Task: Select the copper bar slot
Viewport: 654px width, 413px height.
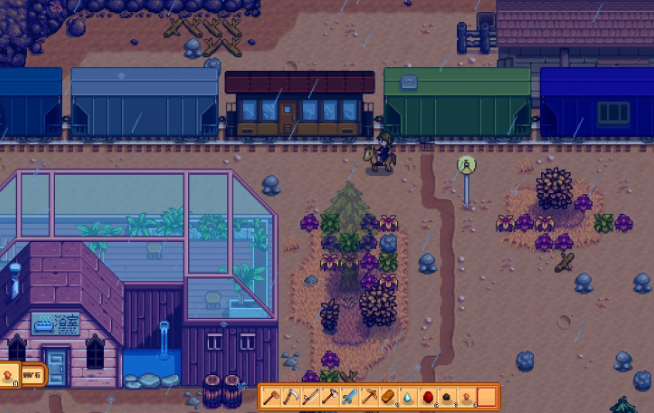Action: tap(388, 397)
